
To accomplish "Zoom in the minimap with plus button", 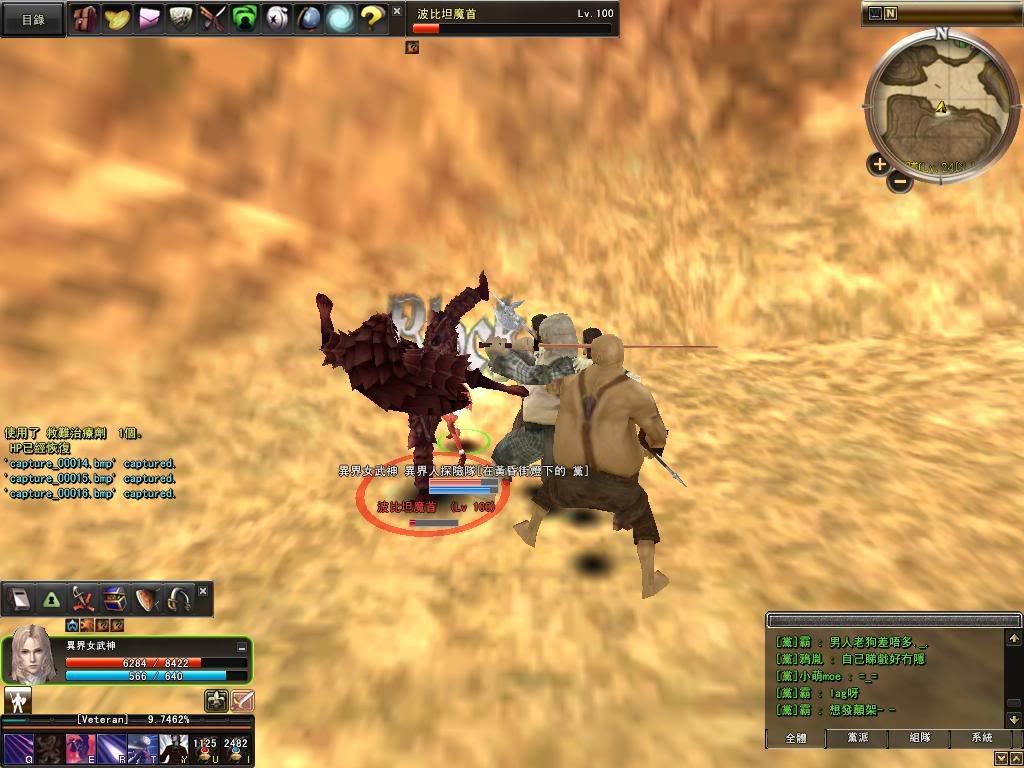I will coord(878,164).
